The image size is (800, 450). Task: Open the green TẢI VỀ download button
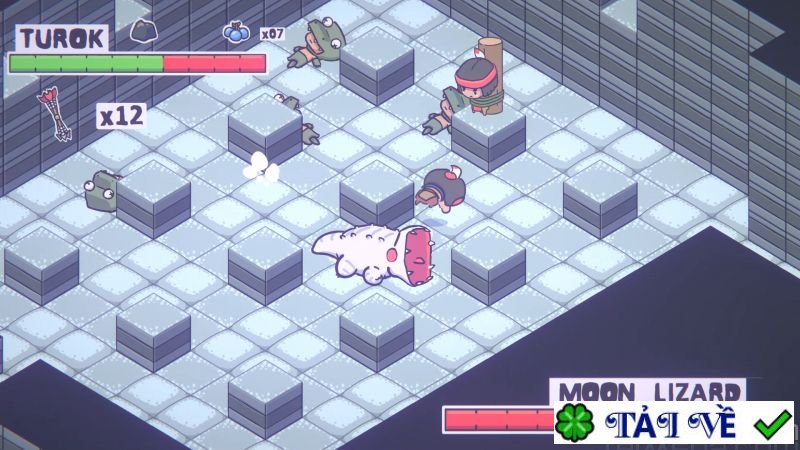673,423
